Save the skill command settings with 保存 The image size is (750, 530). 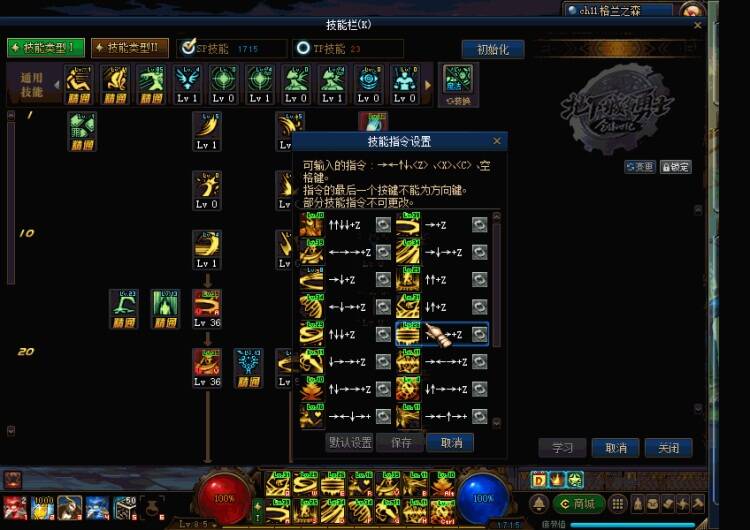pyautogui.click(x=400, y=442)
